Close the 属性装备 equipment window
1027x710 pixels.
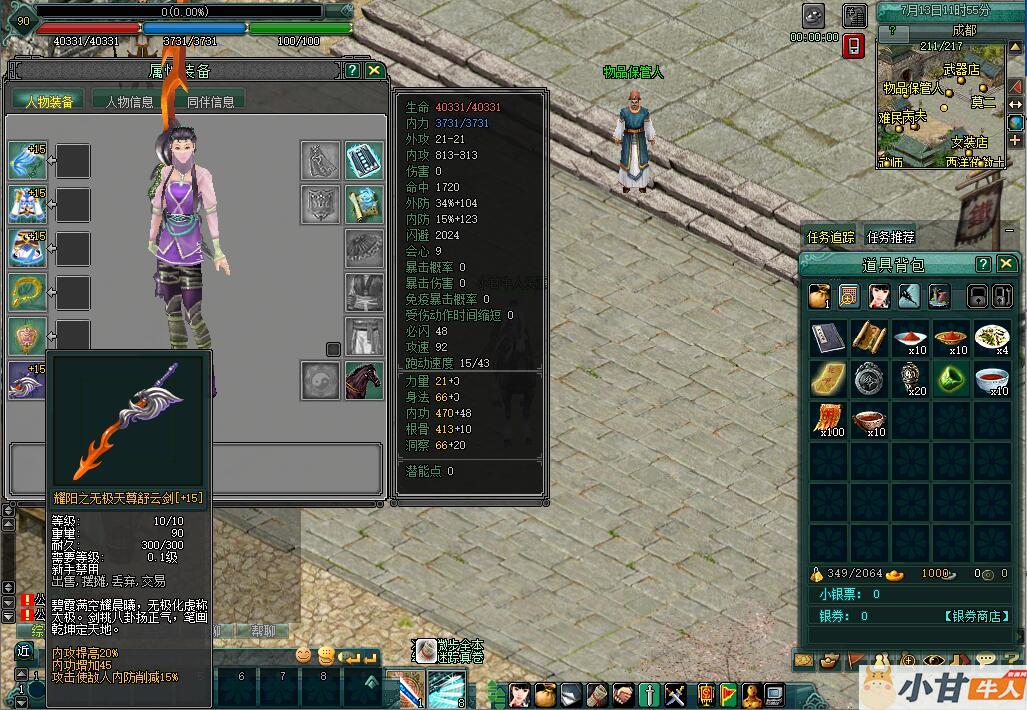click(x=374, y=70)
